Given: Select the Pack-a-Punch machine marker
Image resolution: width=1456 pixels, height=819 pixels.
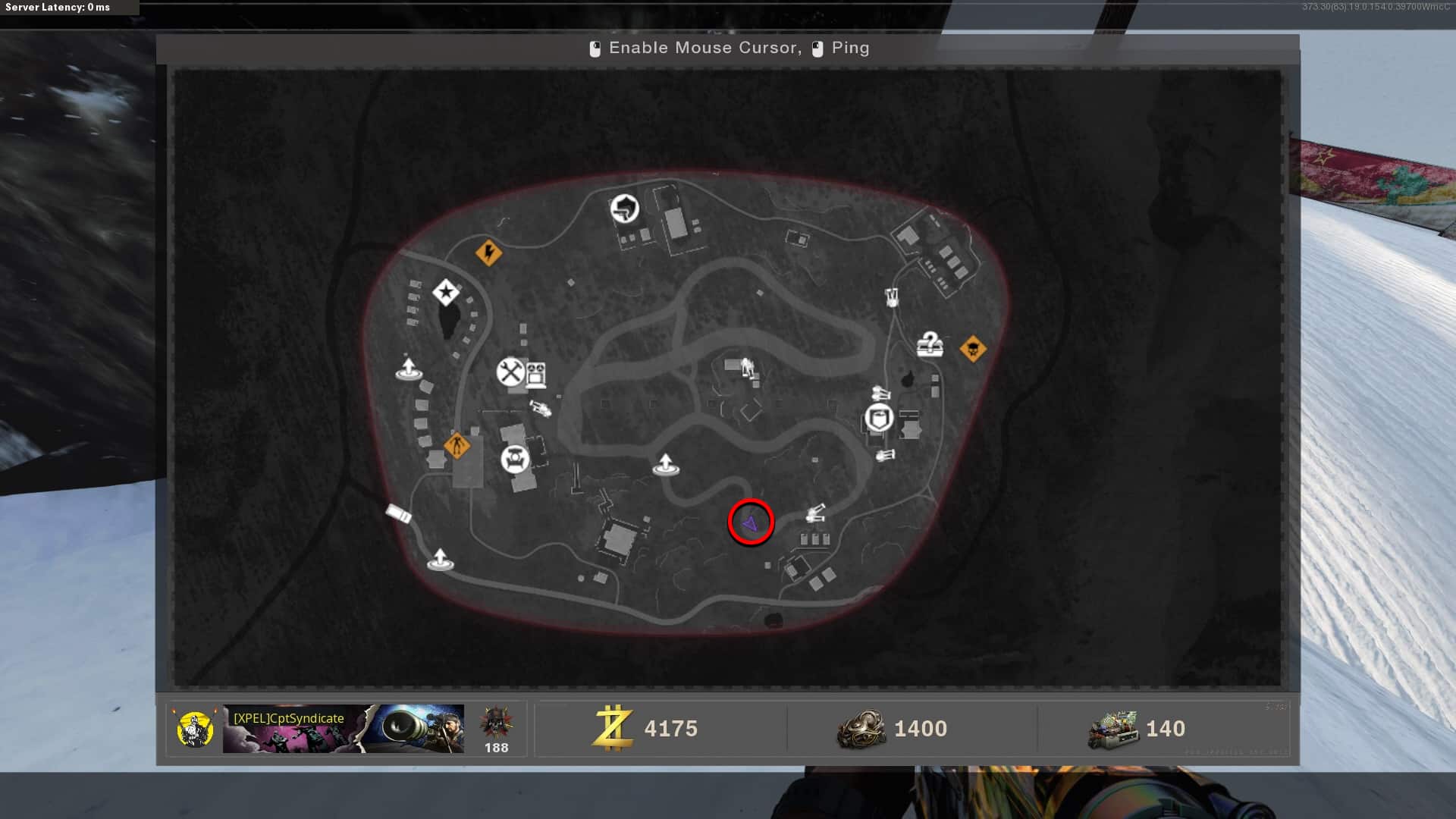Looking at the screenshot, I should [536, 374].
